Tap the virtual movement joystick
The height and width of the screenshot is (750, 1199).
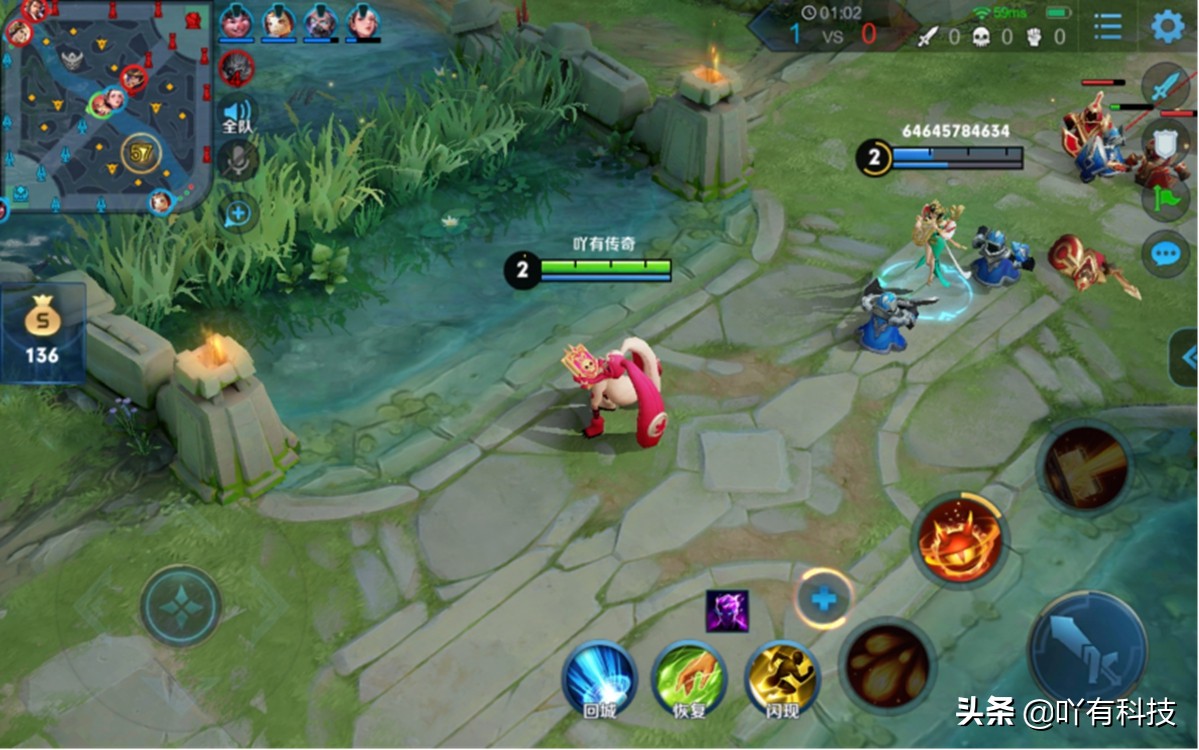[181, 606]
